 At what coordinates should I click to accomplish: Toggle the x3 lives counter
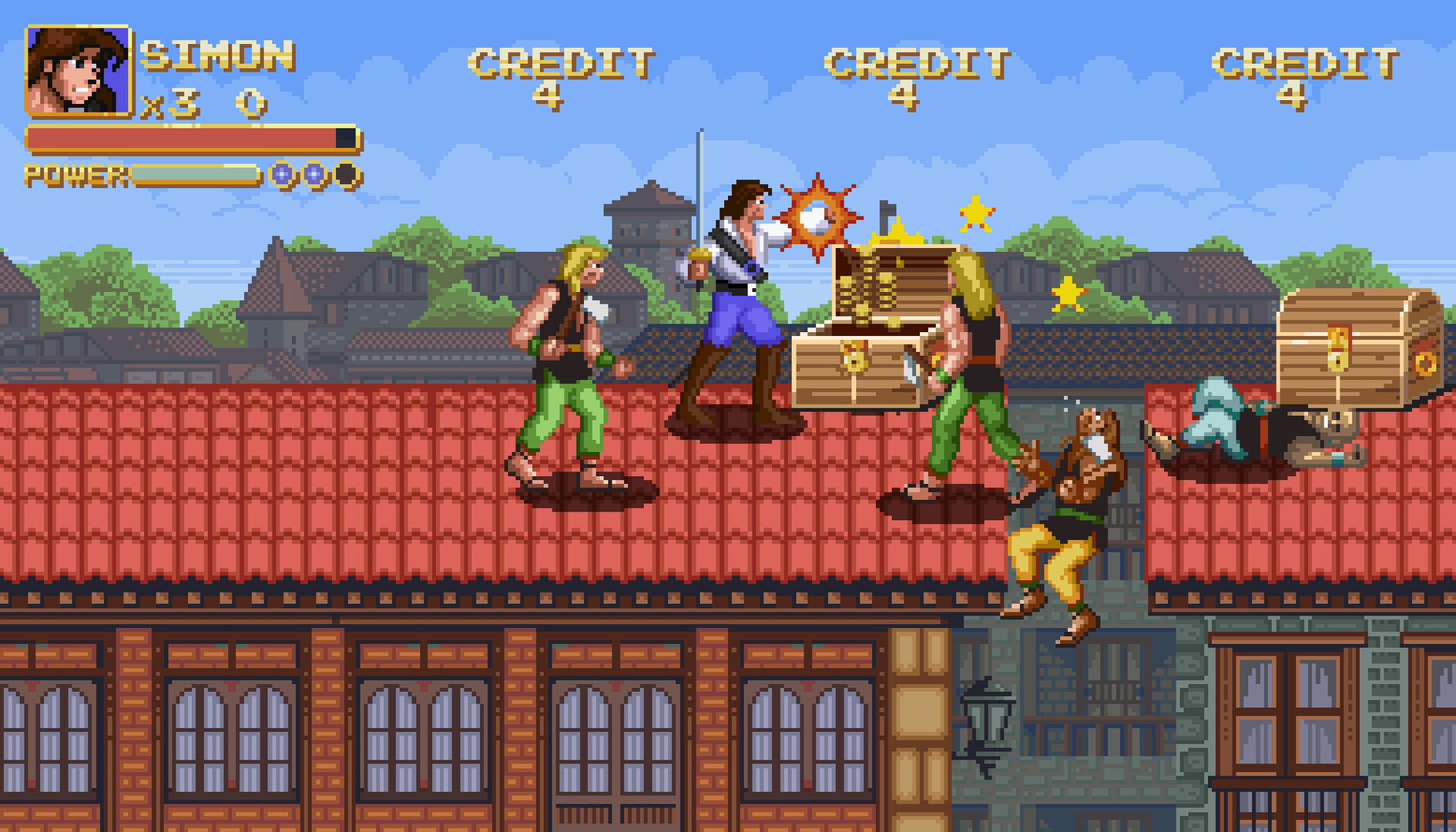coord(169,102)
